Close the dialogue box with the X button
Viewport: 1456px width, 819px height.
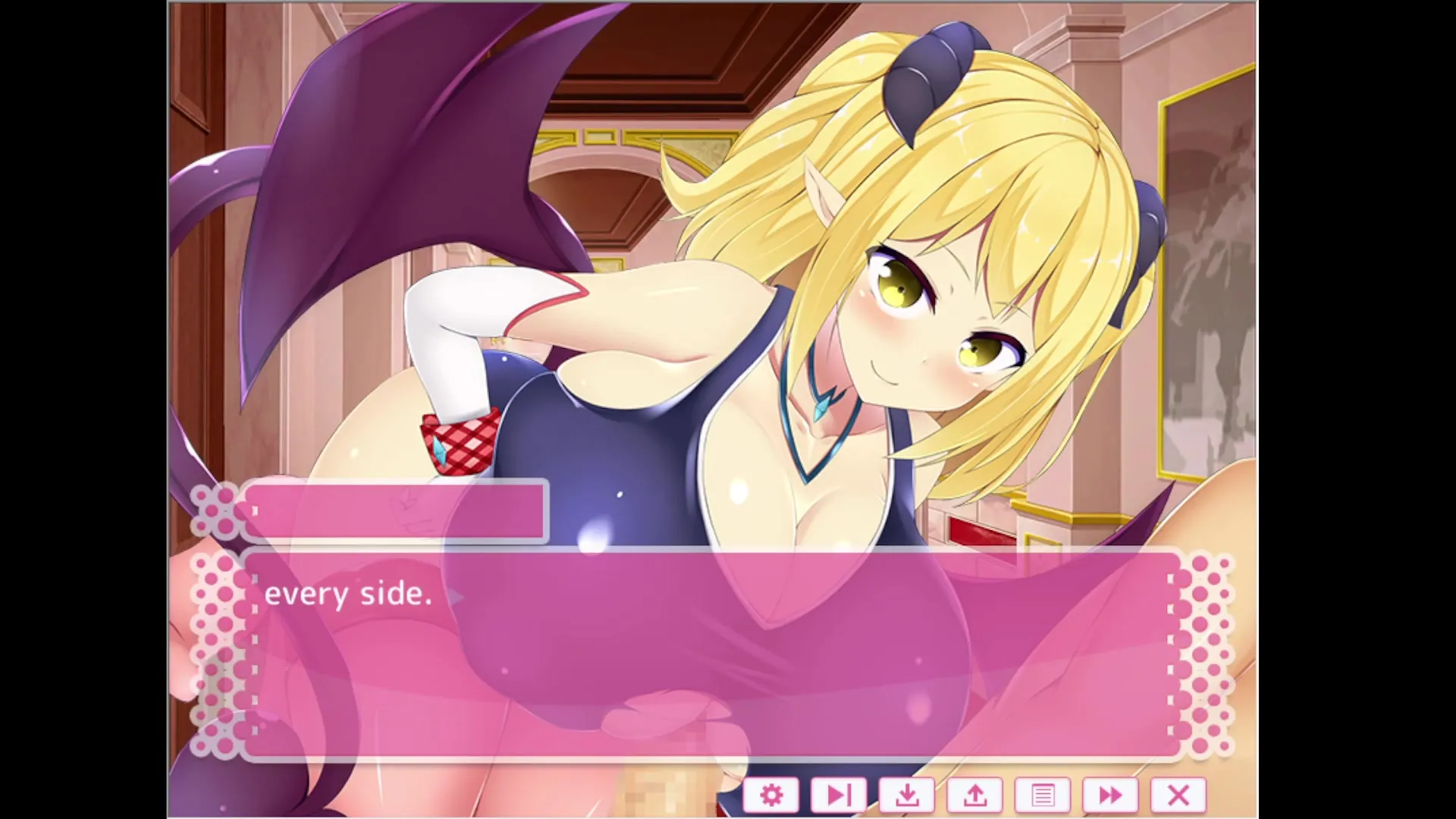click(x=1178, y=795)
